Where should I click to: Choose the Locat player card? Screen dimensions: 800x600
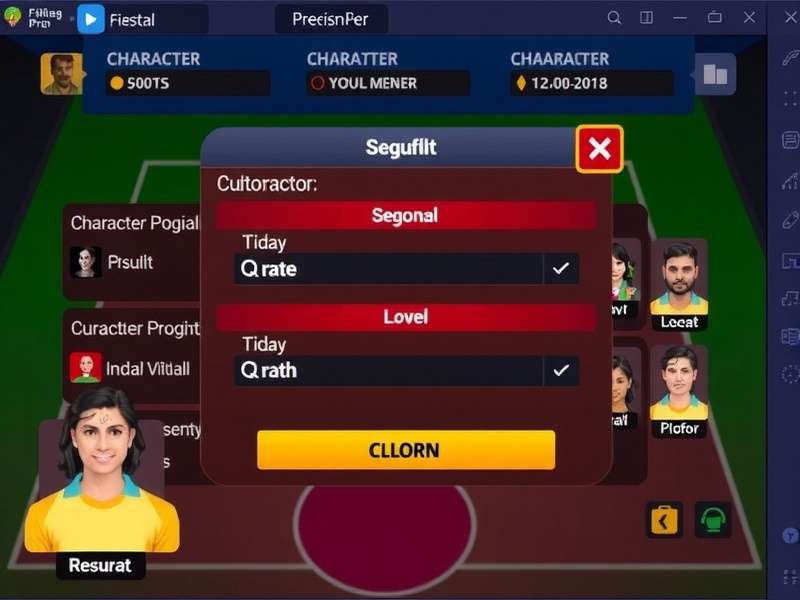click(x=680, y=285)
